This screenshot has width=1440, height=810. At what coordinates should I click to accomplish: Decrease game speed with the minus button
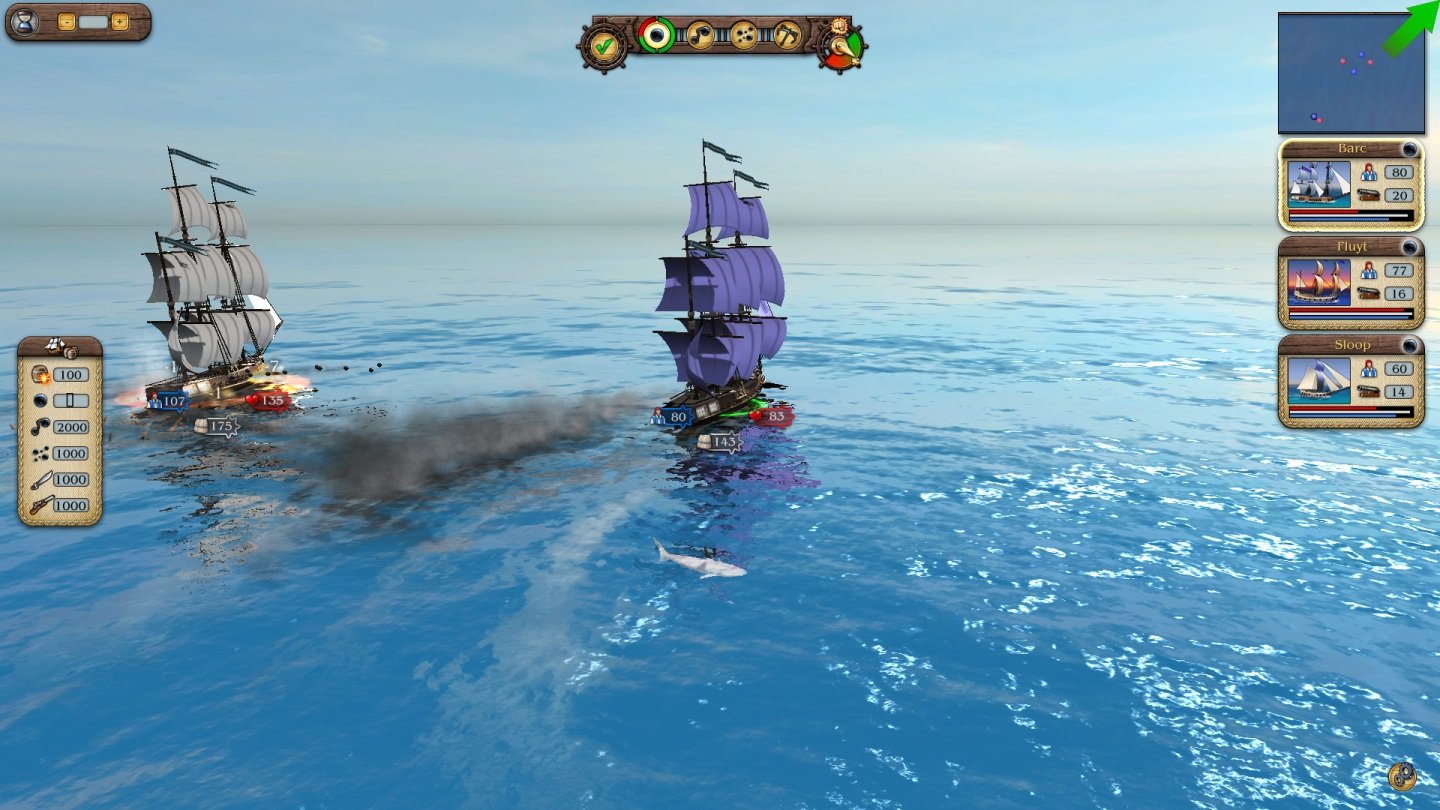66,21
